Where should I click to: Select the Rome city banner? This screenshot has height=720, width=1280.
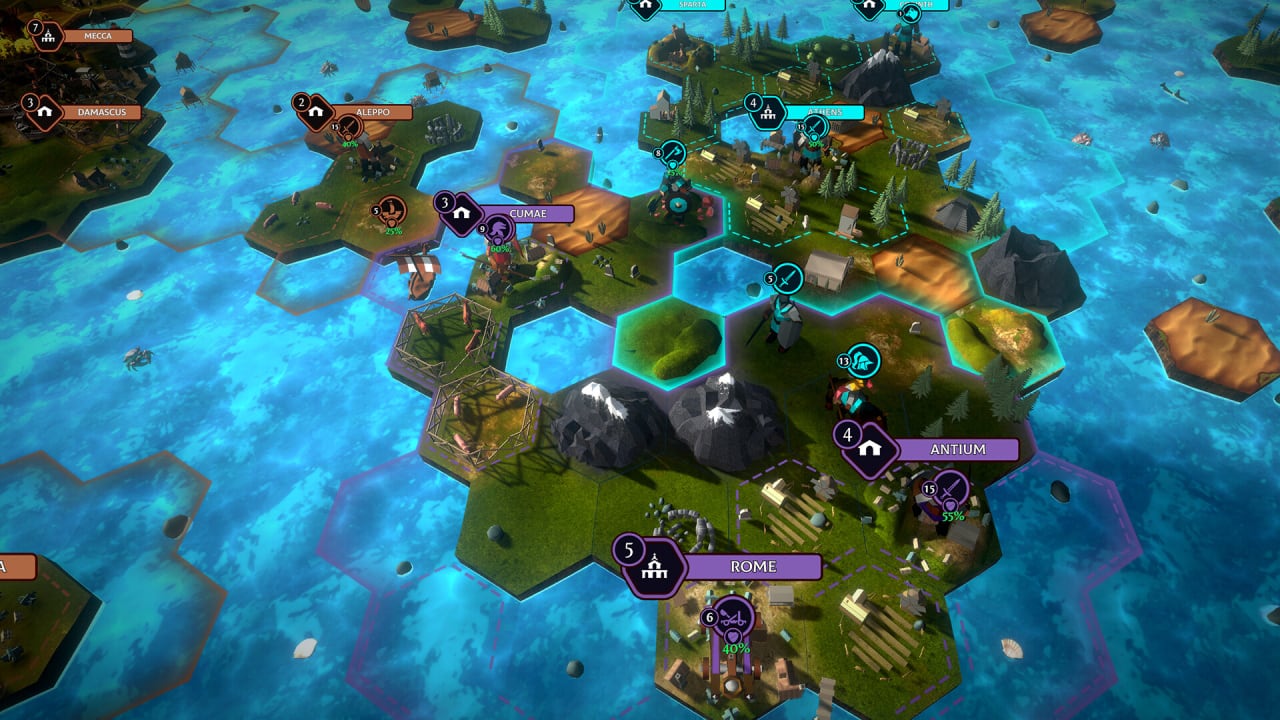752,567
